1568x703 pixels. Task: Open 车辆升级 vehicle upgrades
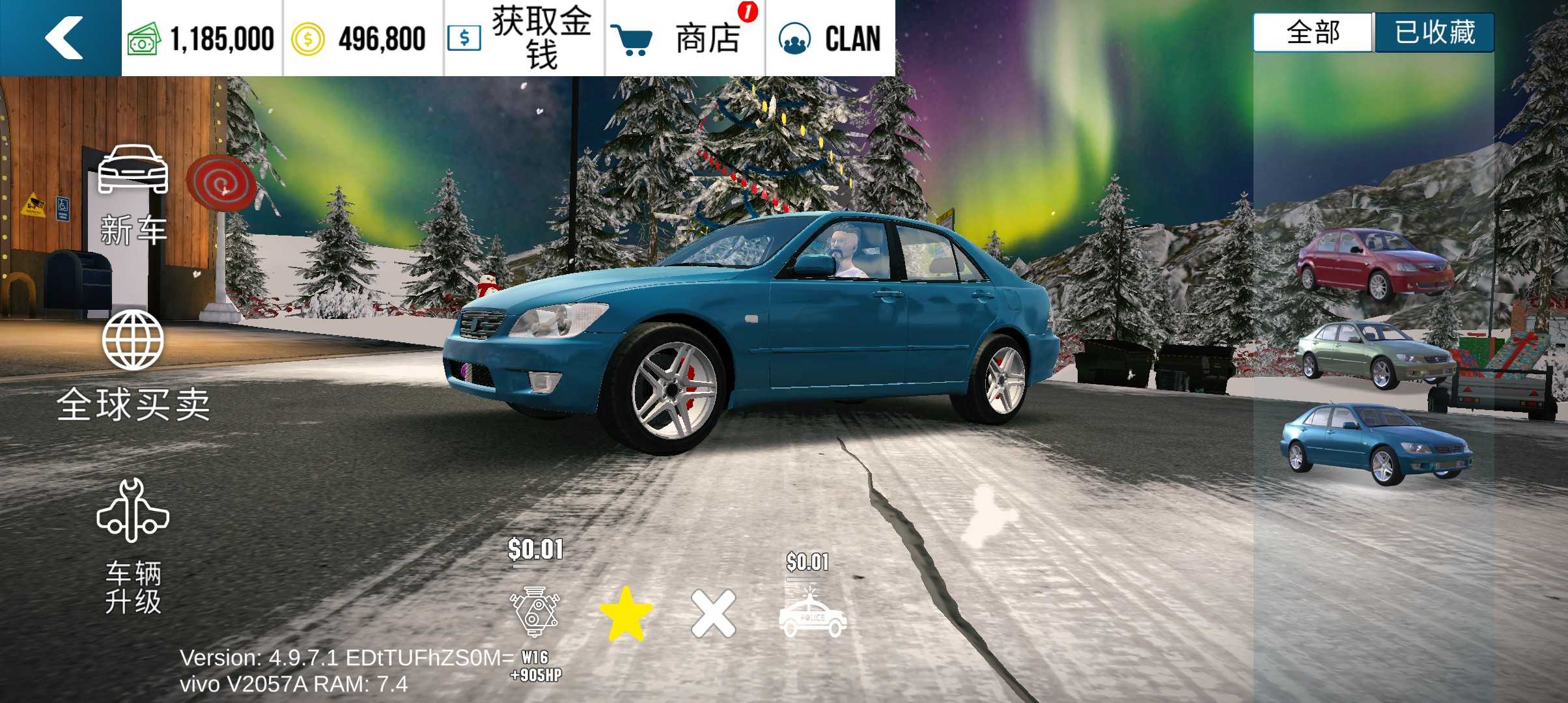(x=133, y=547)
